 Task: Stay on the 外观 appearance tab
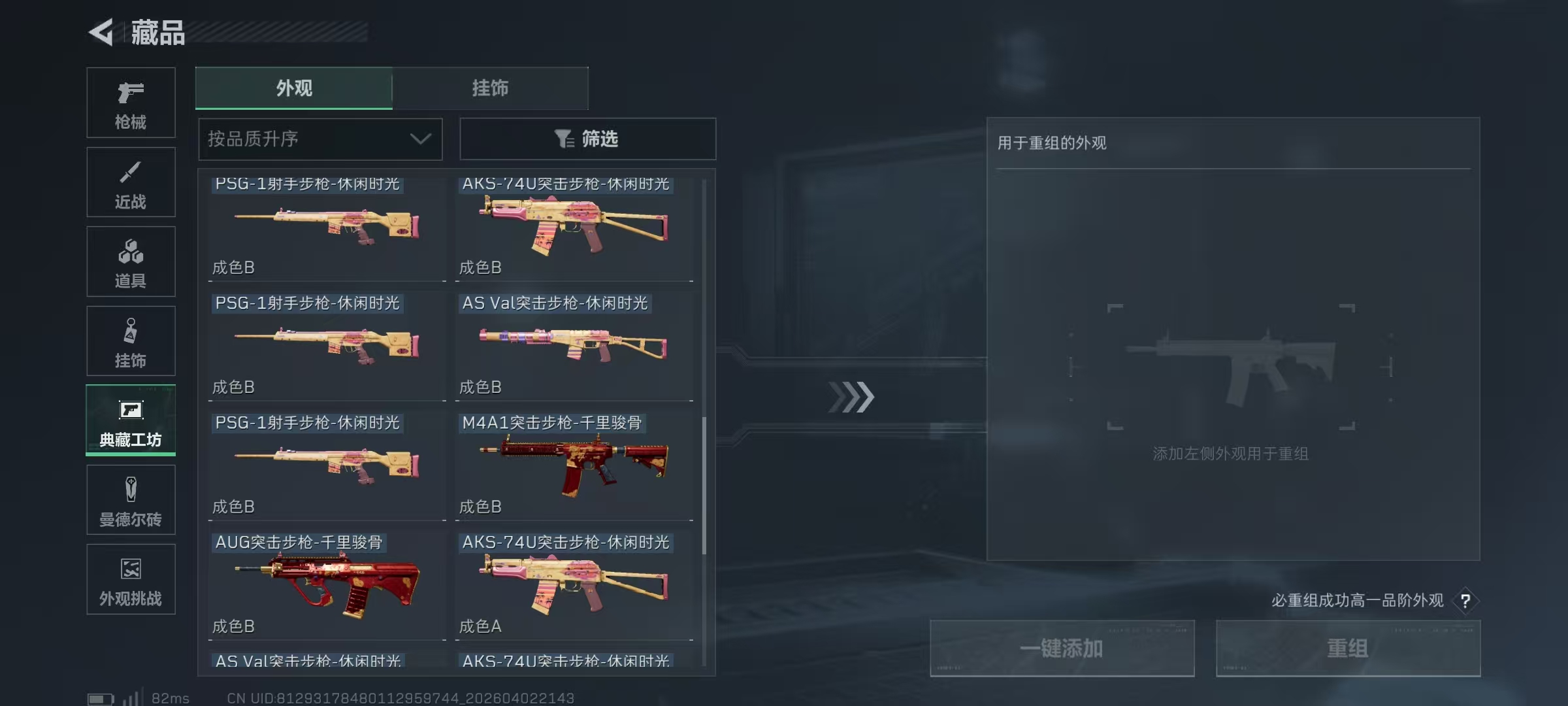pos(294,88)
